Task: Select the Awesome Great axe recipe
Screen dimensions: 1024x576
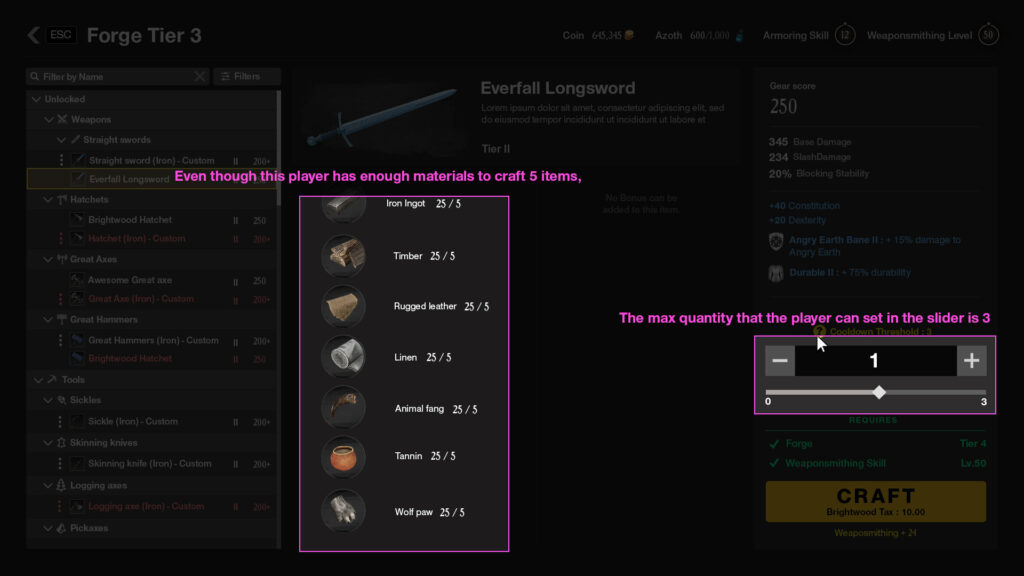Action: [130, 281]
